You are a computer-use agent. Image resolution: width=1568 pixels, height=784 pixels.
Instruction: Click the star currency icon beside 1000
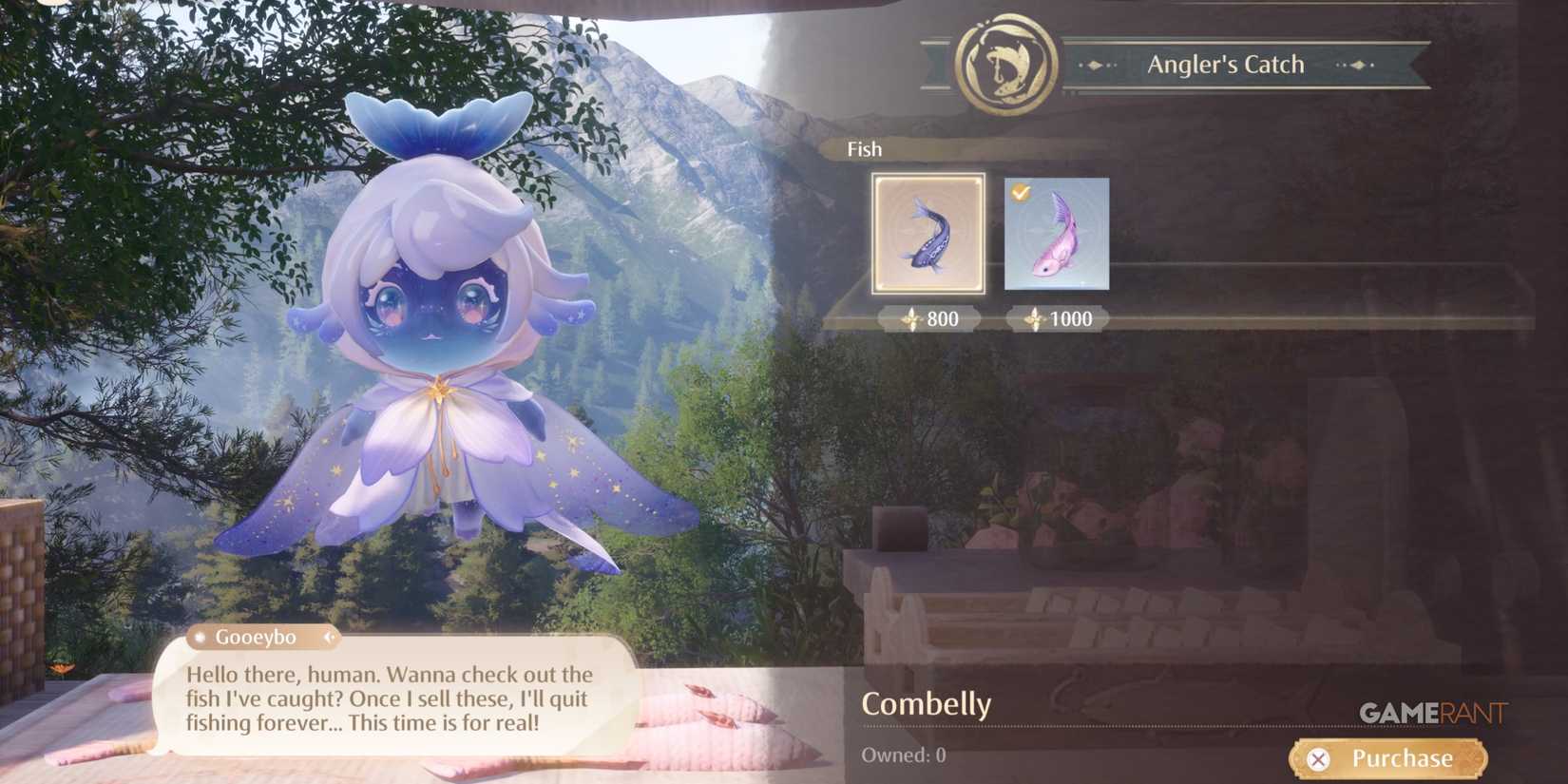1035,319
